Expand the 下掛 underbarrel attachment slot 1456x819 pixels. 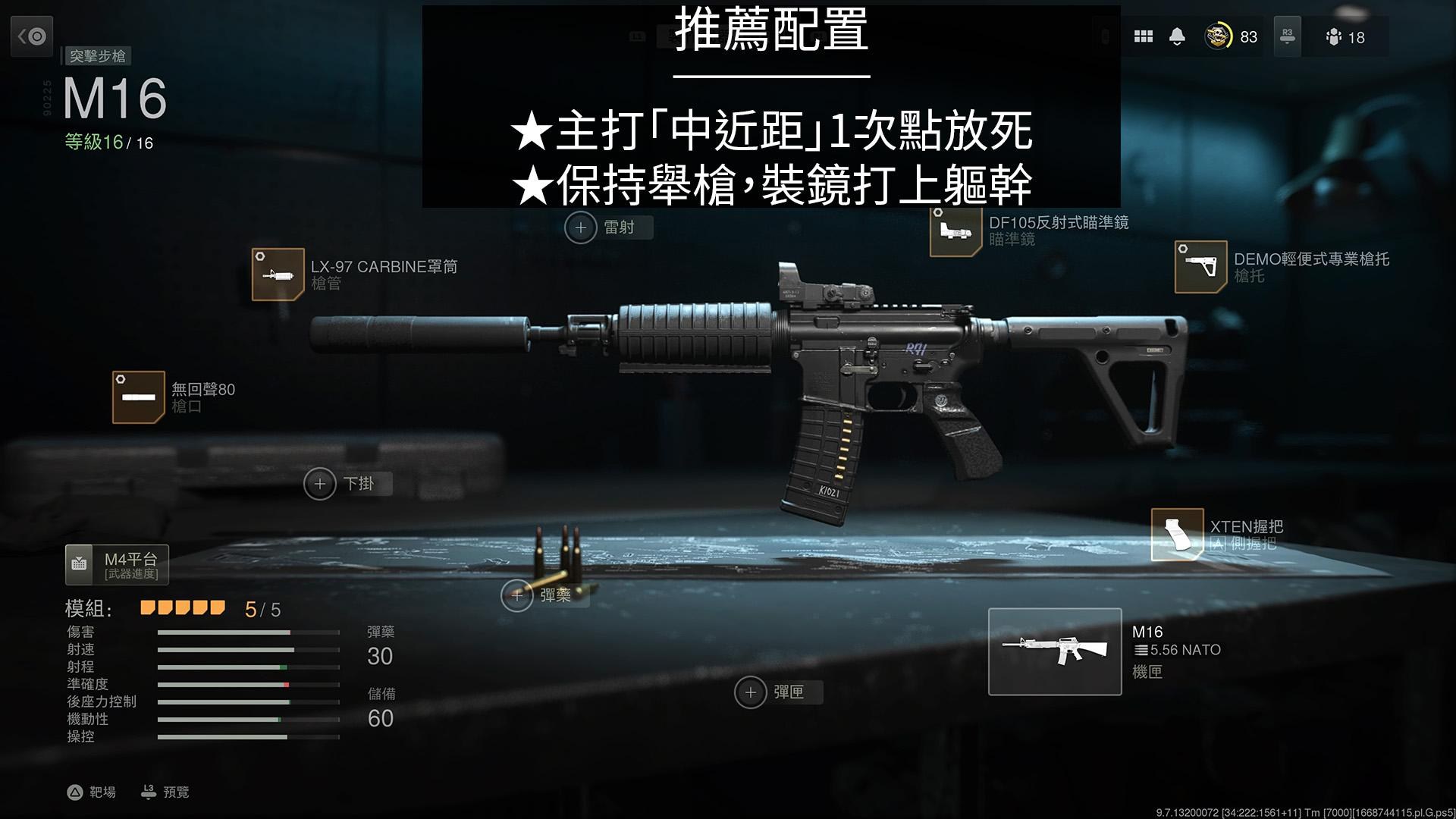[x=322, y=483]
